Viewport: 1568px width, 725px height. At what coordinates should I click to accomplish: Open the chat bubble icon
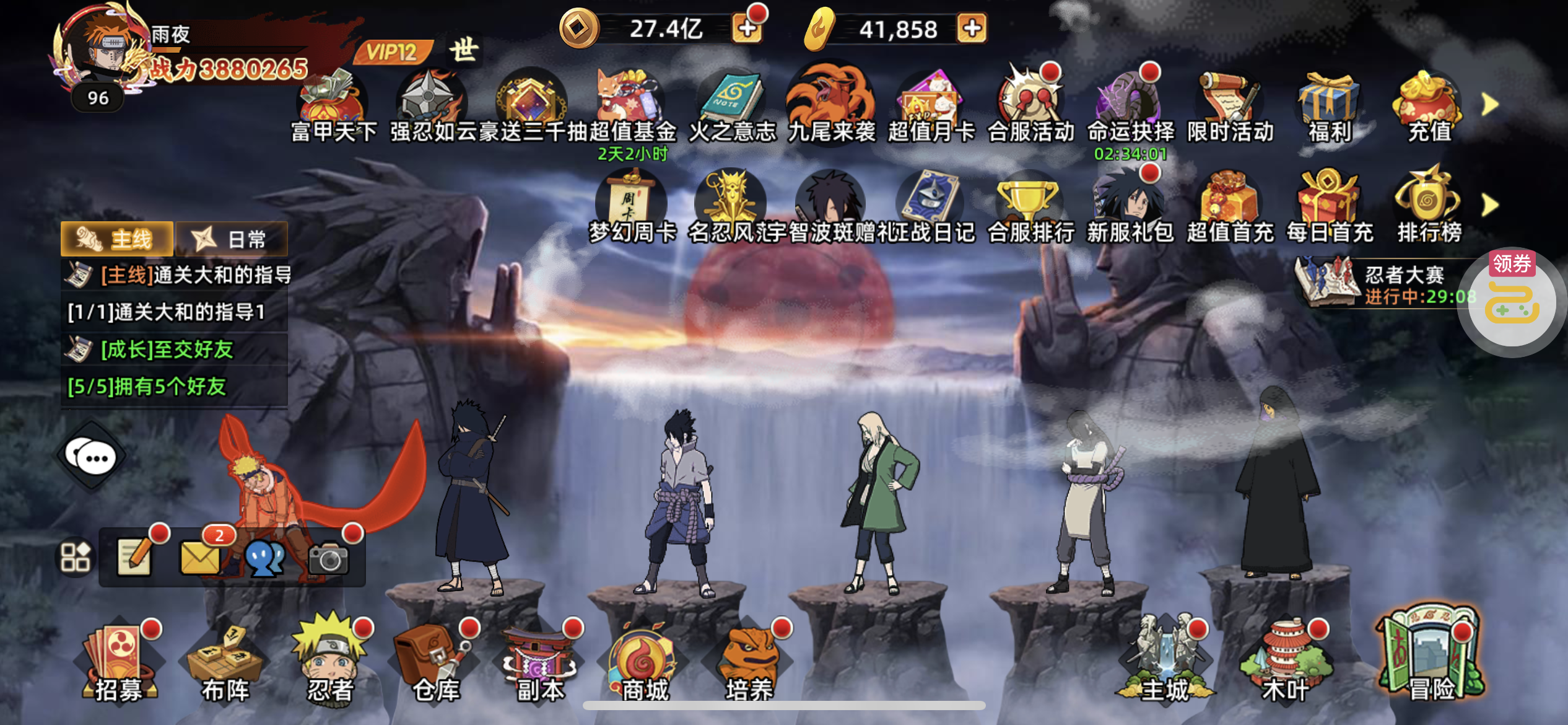click(x=92, y=457)
